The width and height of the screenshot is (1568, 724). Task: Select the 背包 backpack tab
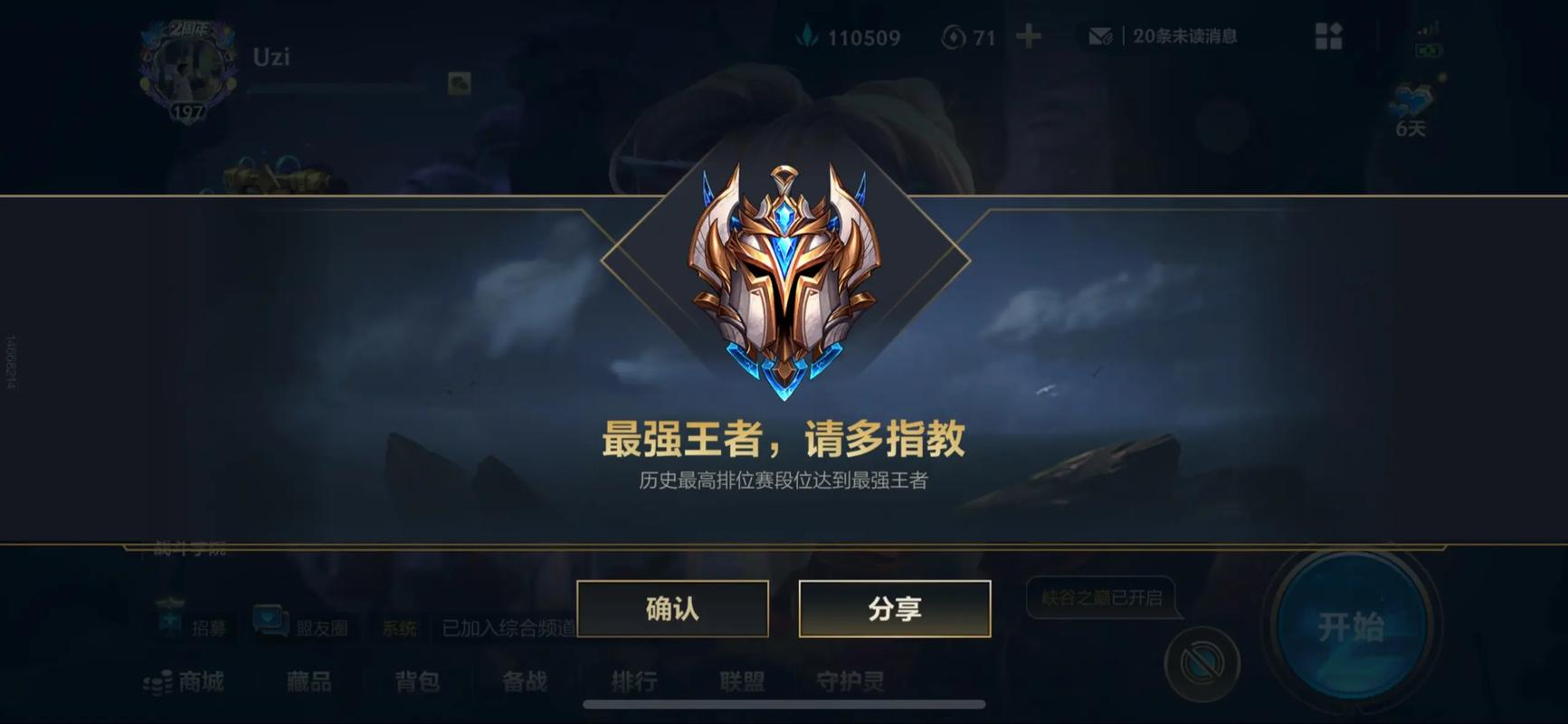click(x=415, y=683)
